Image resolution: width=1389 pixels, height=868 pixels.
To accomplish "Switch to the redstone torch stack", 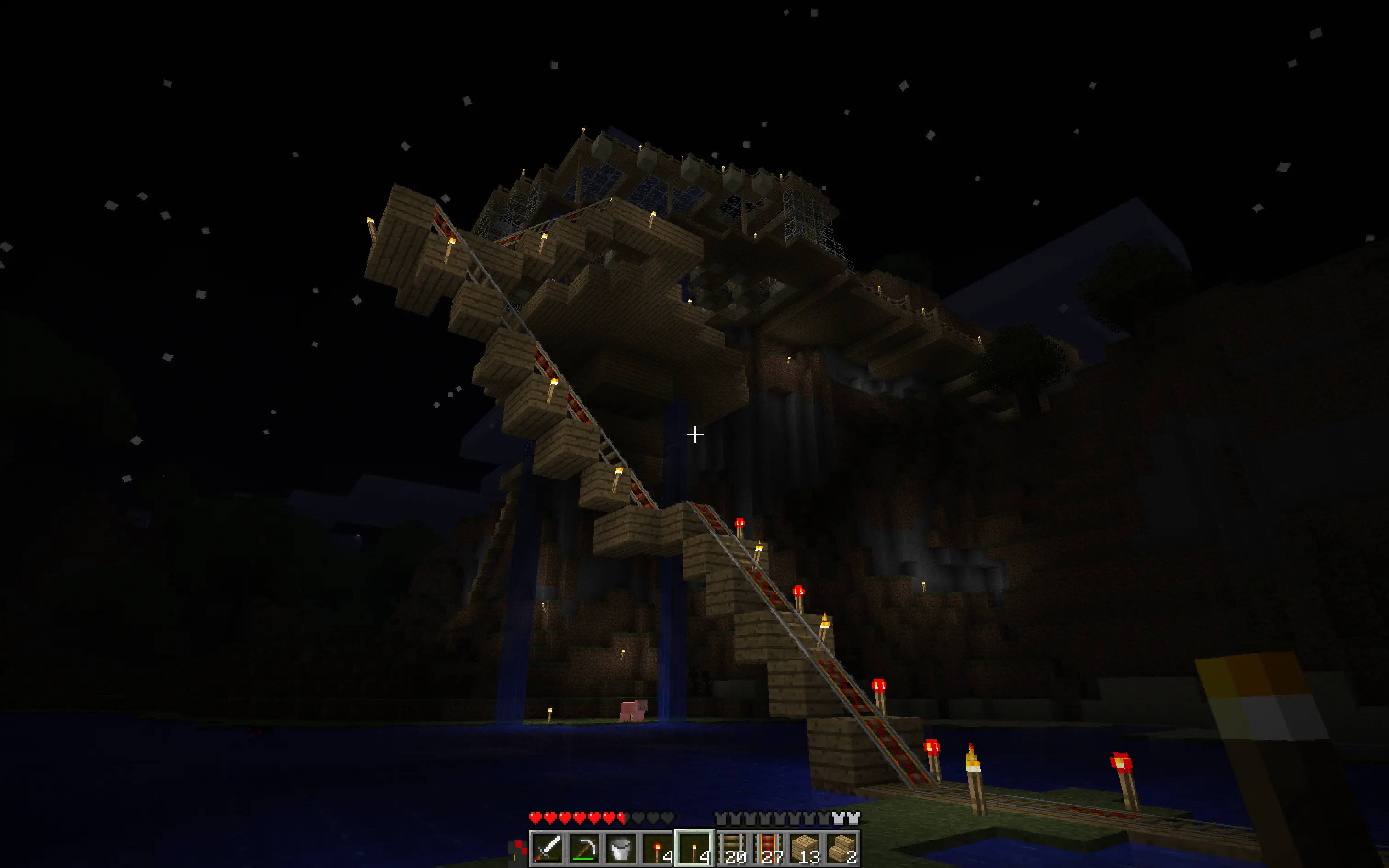I will tap(658, 848).
